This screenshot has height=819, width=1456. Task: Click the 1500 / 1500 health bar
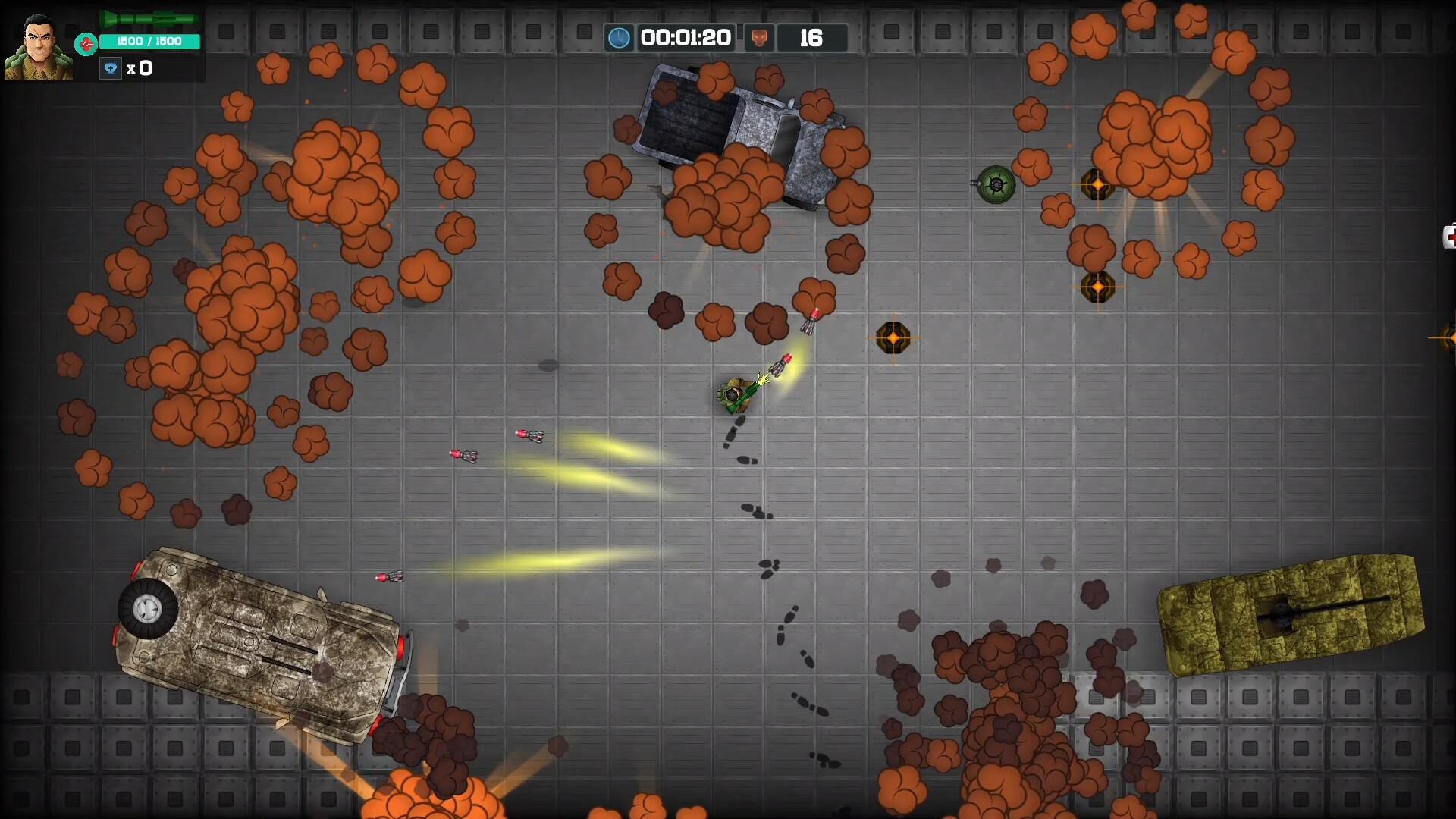coord(149,42)
